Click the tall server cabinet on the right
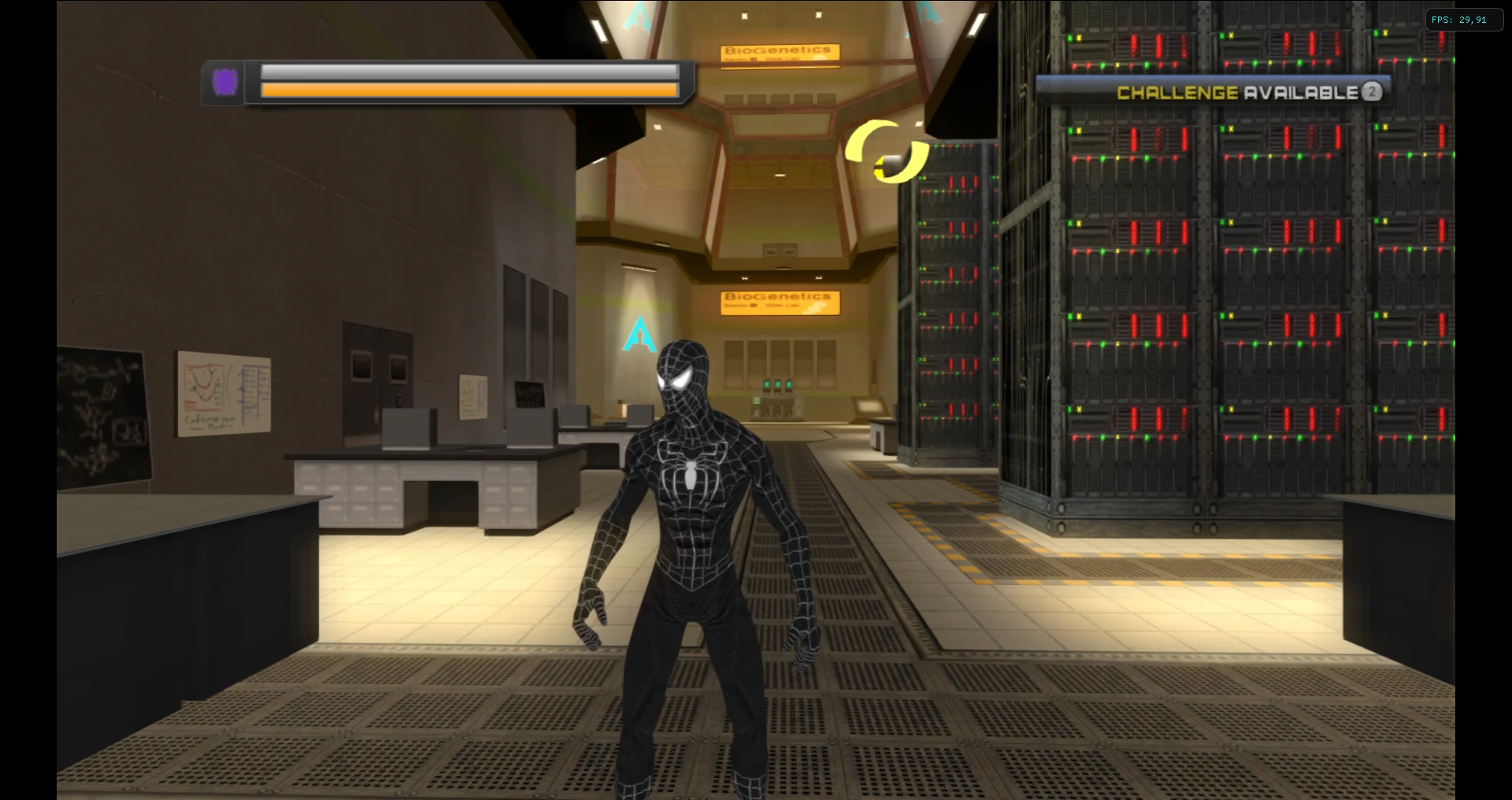This screenshot has width=1512, height=800. [1181, 315]
